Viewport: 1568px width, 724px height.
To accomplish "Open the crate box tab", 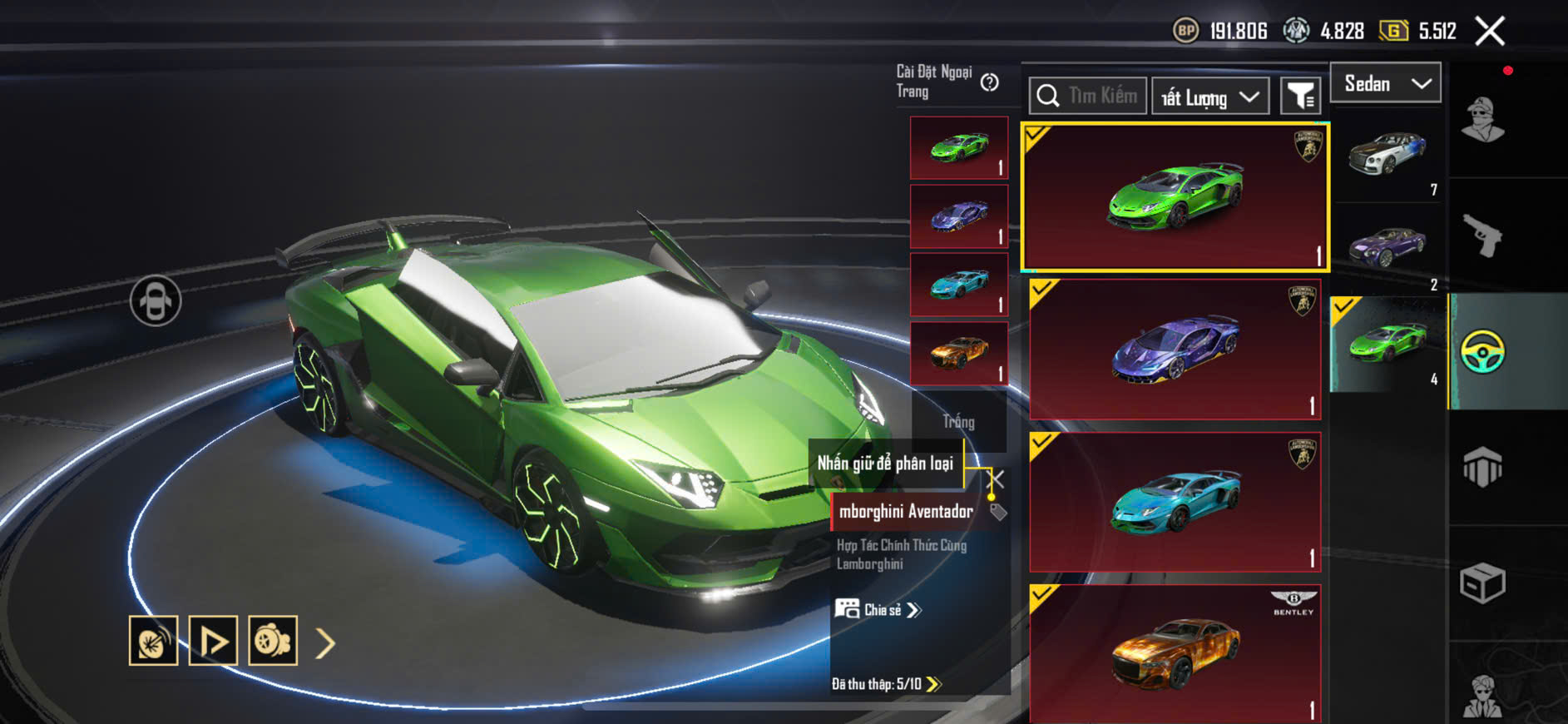I will [1482, 583].
